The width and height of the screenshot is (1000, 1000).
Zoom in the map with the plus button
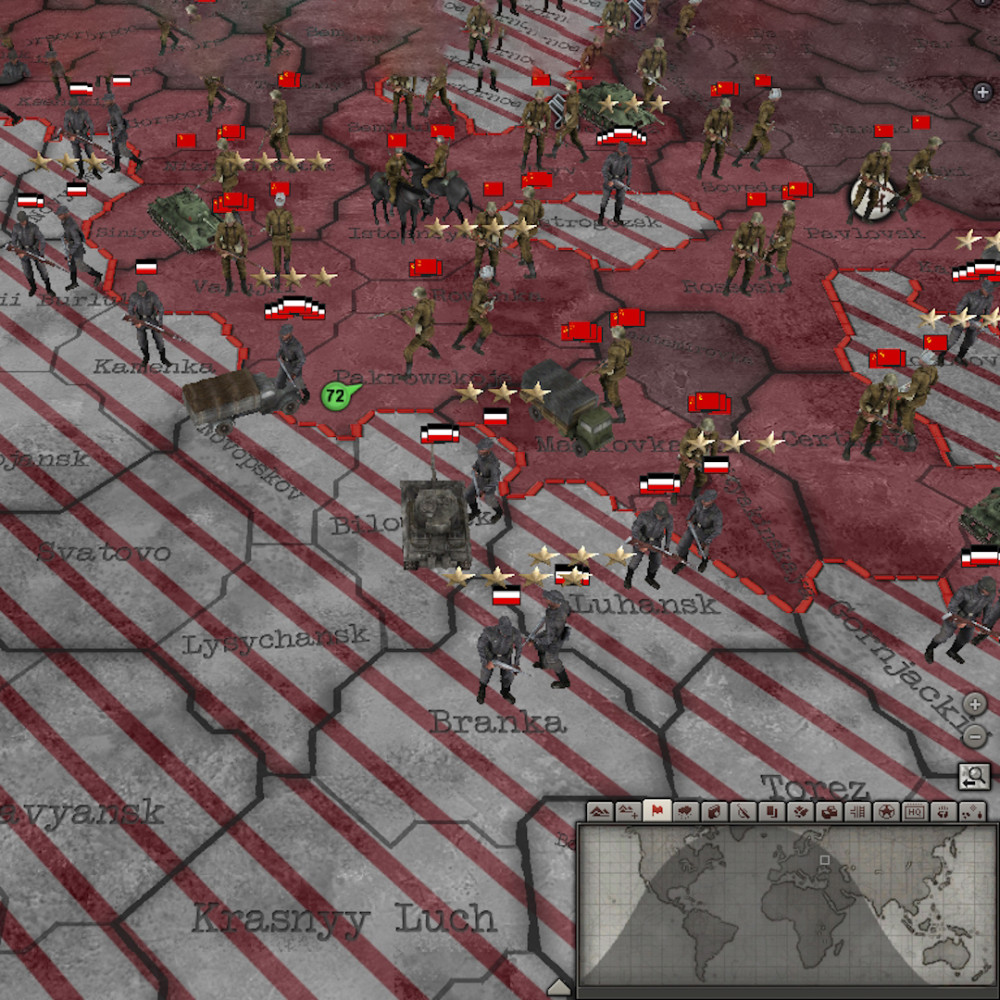point(975,704)
